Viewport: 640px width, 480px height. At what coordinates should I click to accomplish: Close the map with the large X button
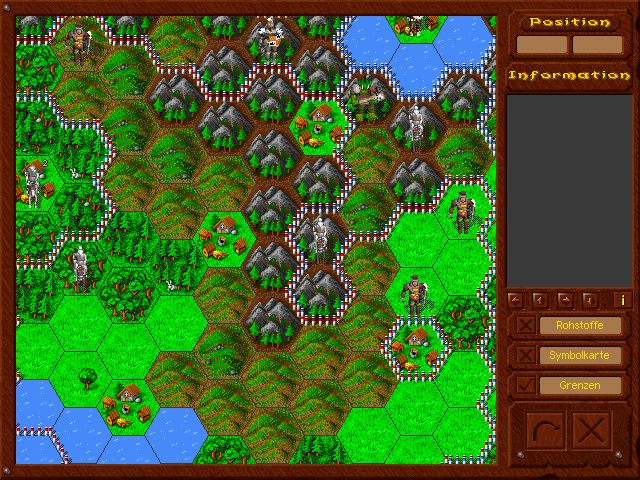coord(593,431)
